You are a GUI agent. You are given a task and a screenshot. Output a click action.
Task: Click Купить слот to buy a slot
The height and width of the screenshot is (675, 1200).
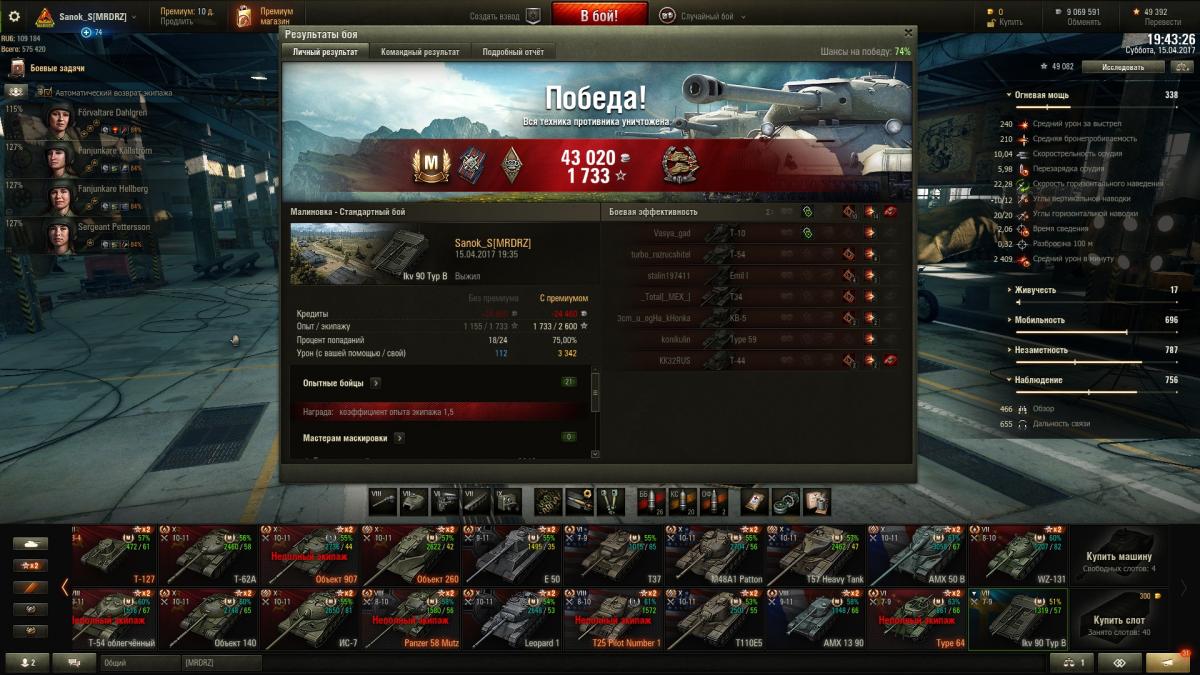1119,622
